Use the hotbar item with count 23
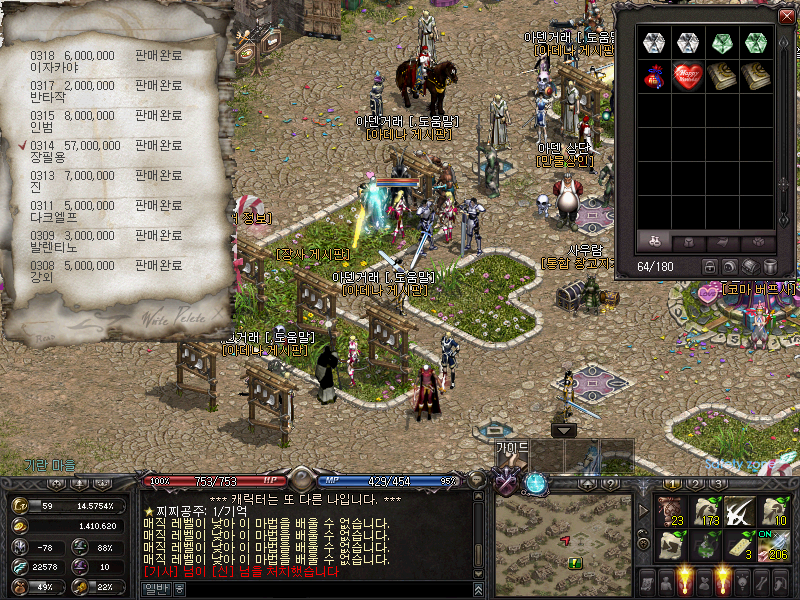Image resolution: width=800 pixels, height=600 pixels. point(671,511)
